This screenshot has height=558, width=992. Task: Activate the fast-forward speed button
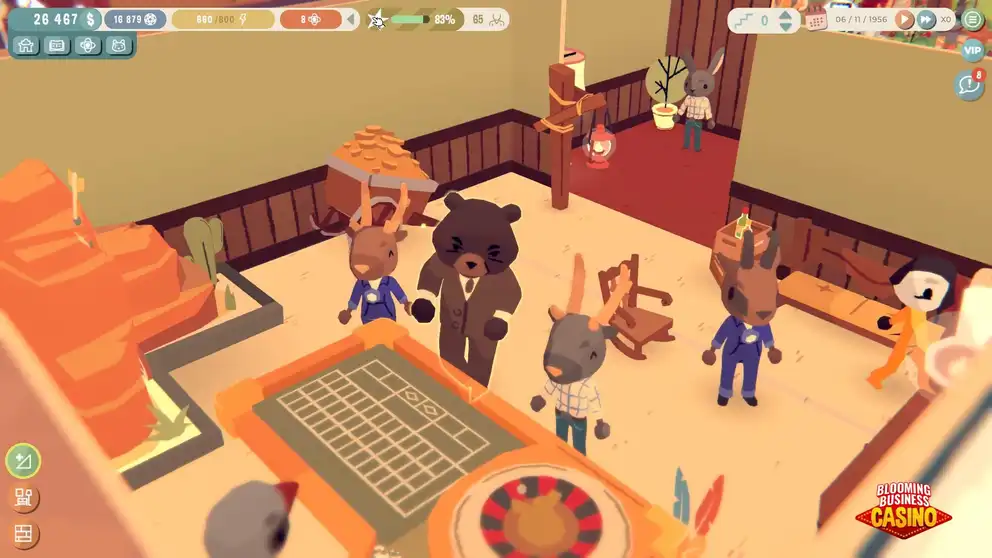(x=926, y=19)
